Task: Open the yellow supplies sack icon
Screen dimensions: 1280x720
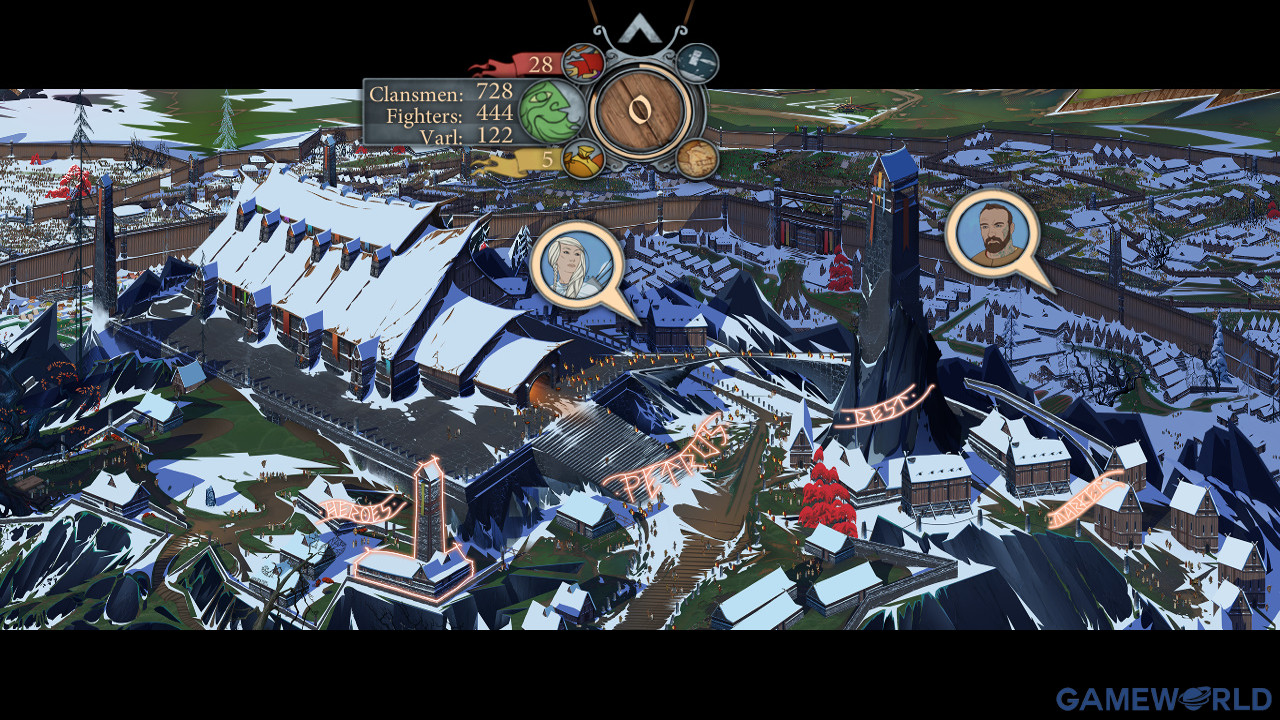Action: tap(580, 158)
